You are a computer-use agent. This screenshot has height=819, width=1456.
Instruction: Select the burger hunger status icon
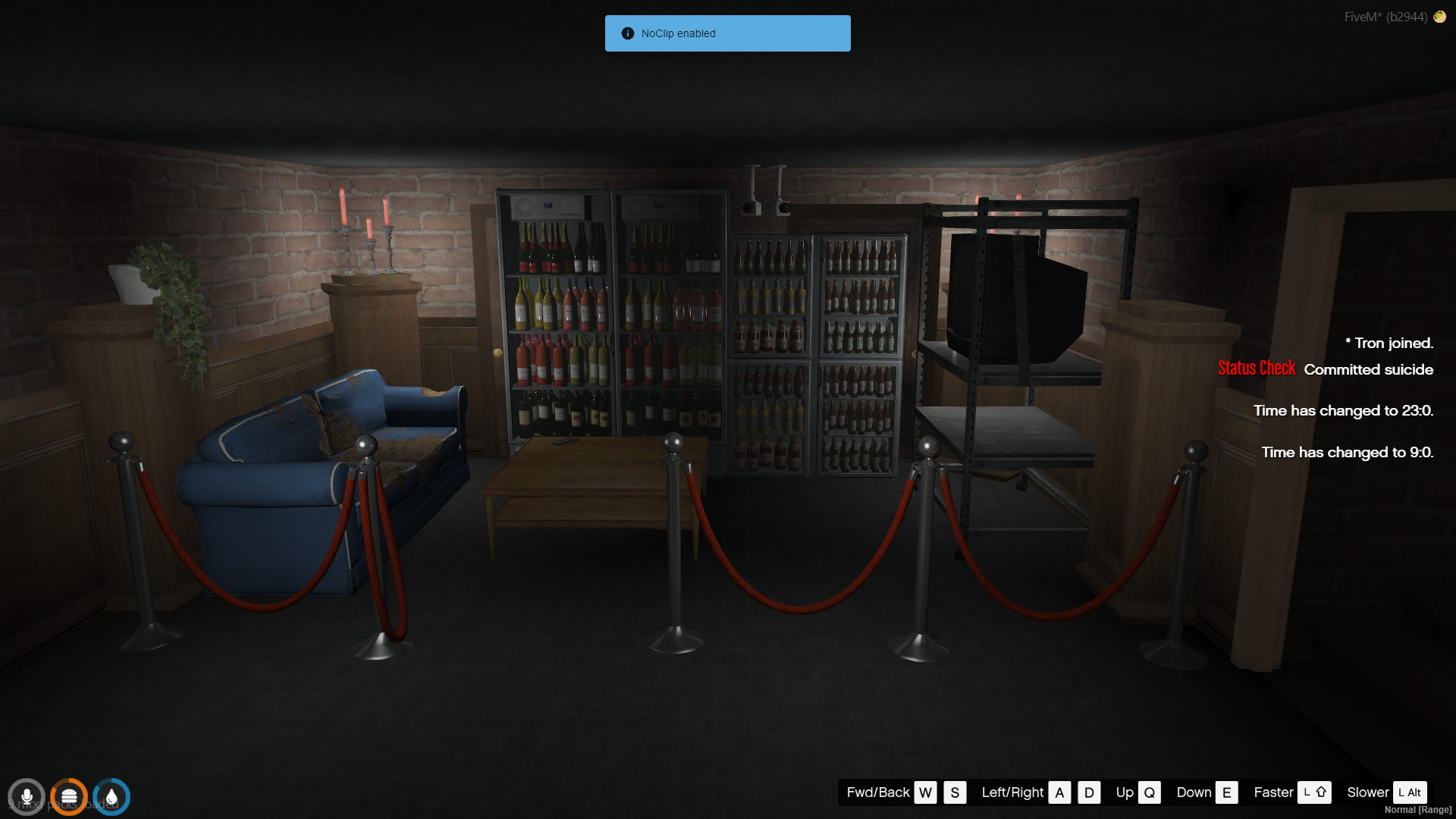pyautogui.click(x=69, y=797)
